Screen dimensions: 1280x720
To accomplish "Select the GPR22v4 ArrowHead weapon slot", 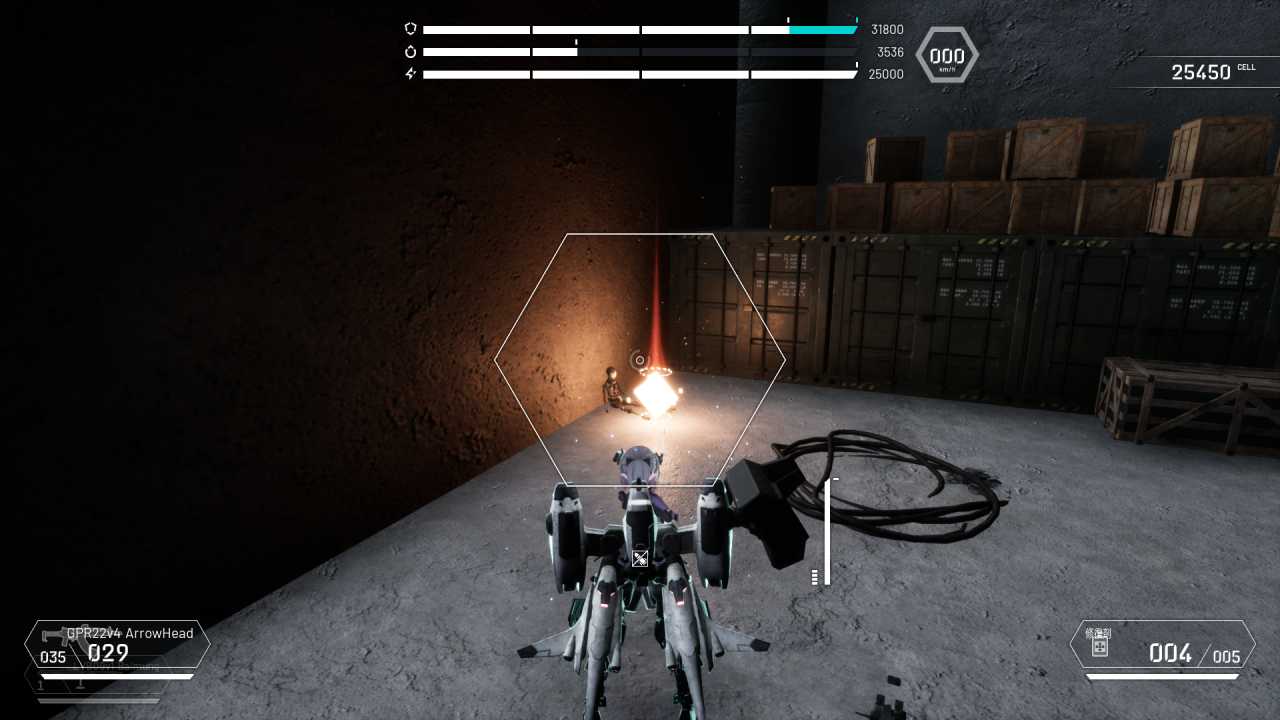I will click(x=117, y=645).
